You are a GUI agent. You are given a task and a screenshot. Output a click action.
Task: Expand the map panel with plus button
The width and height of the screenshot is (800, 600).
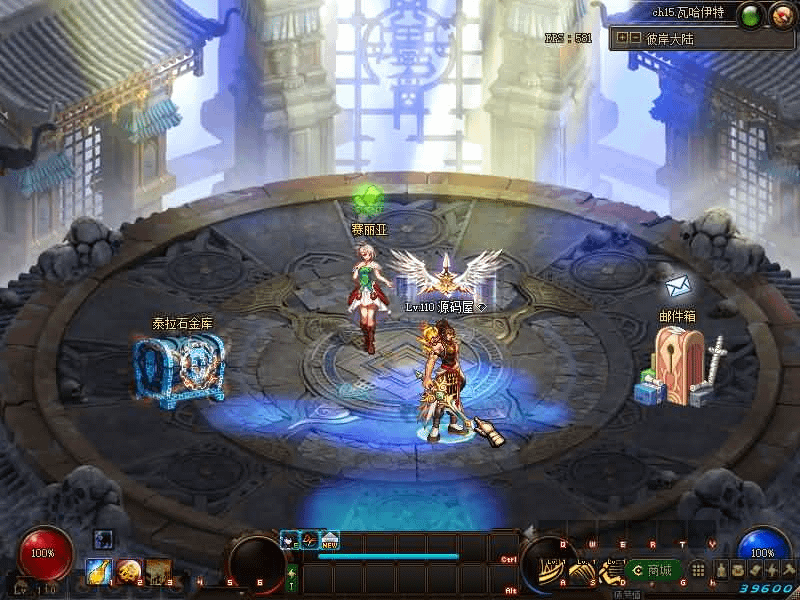coord(622,38)
